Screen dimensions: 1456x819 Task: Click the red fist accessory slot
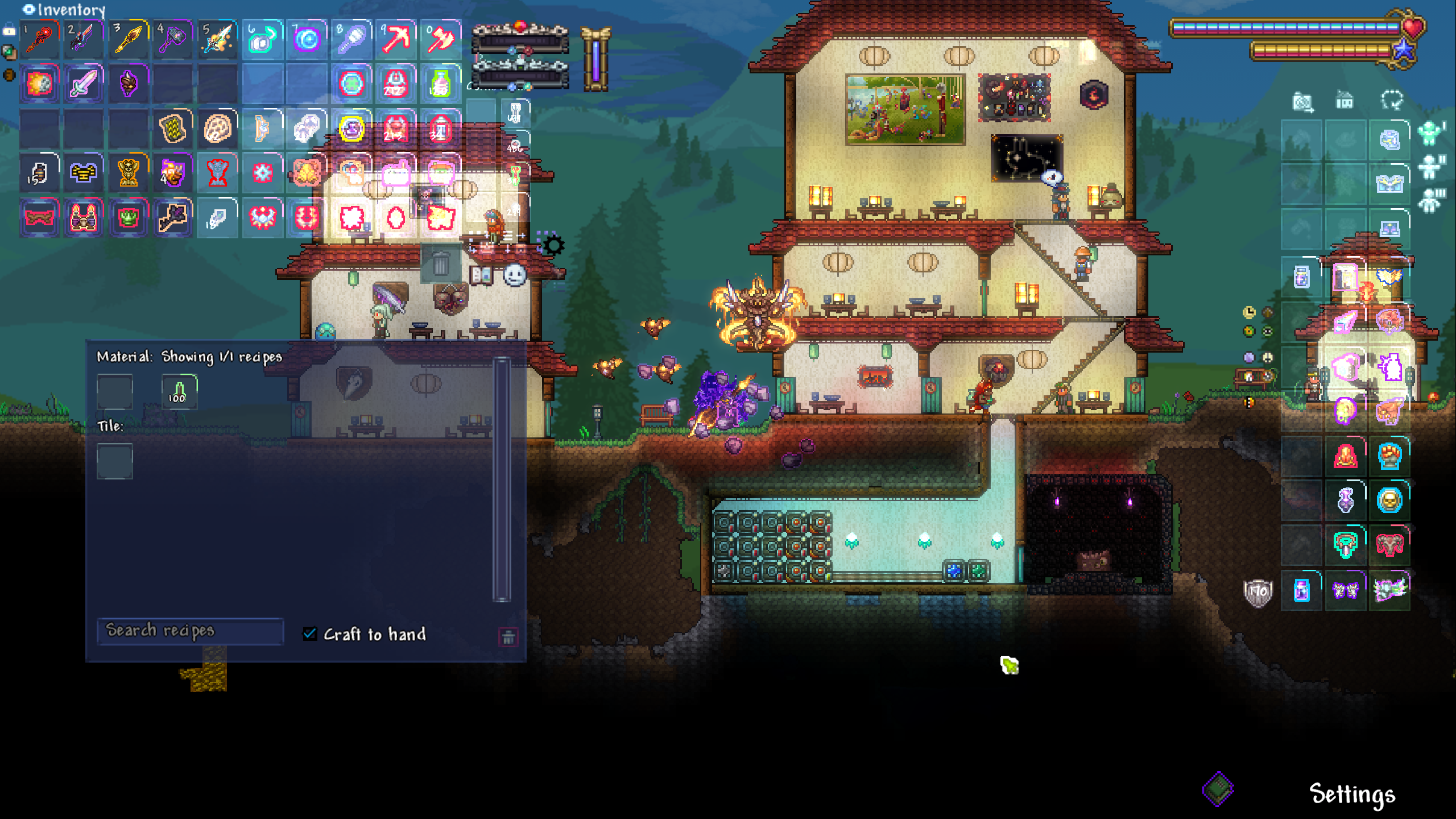pos(1389,456)
